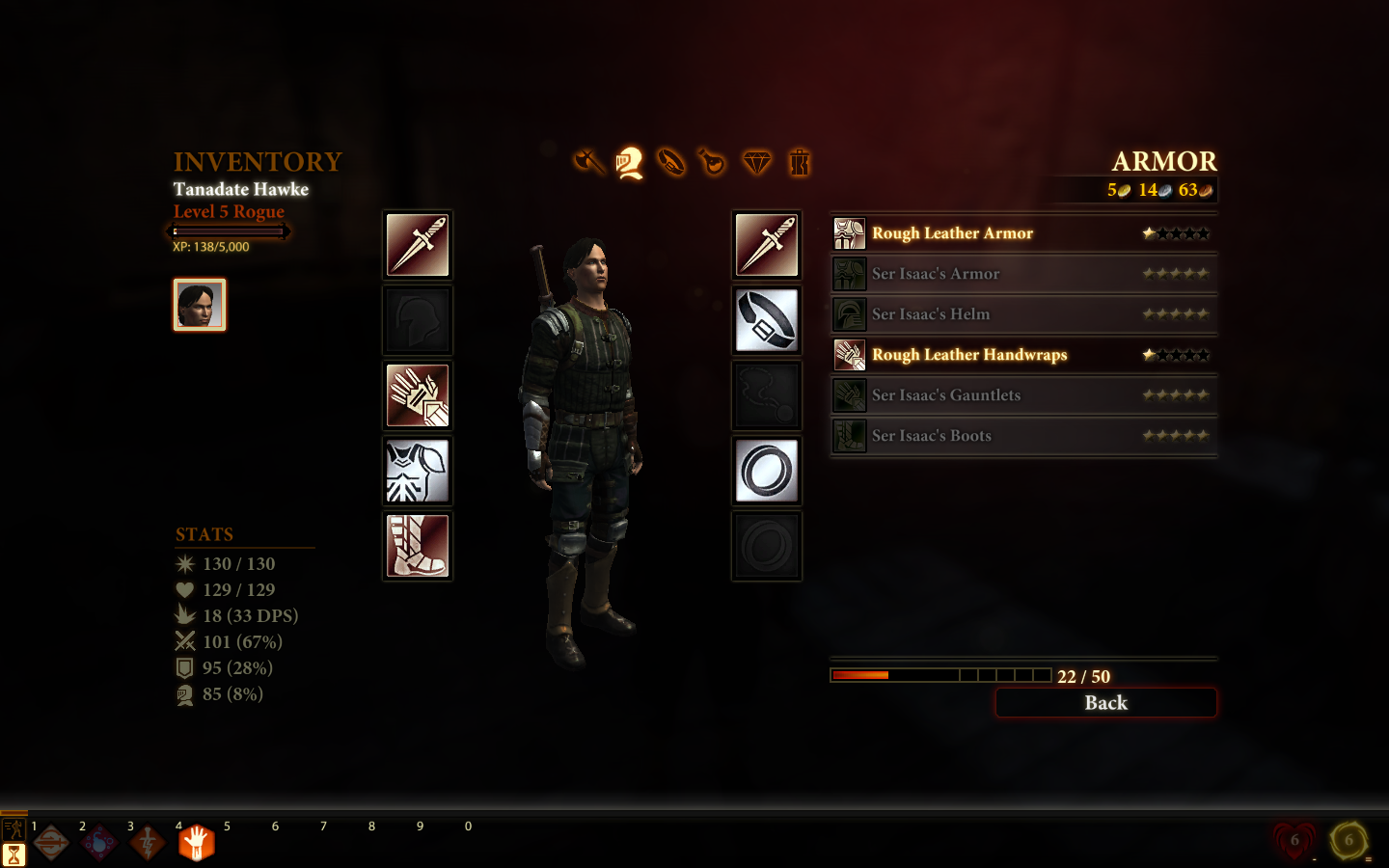Image resolution: width=1389 pixels, height=868 pixels.
Task: Click the equipped chest armor slot
Action: point(418,471)
